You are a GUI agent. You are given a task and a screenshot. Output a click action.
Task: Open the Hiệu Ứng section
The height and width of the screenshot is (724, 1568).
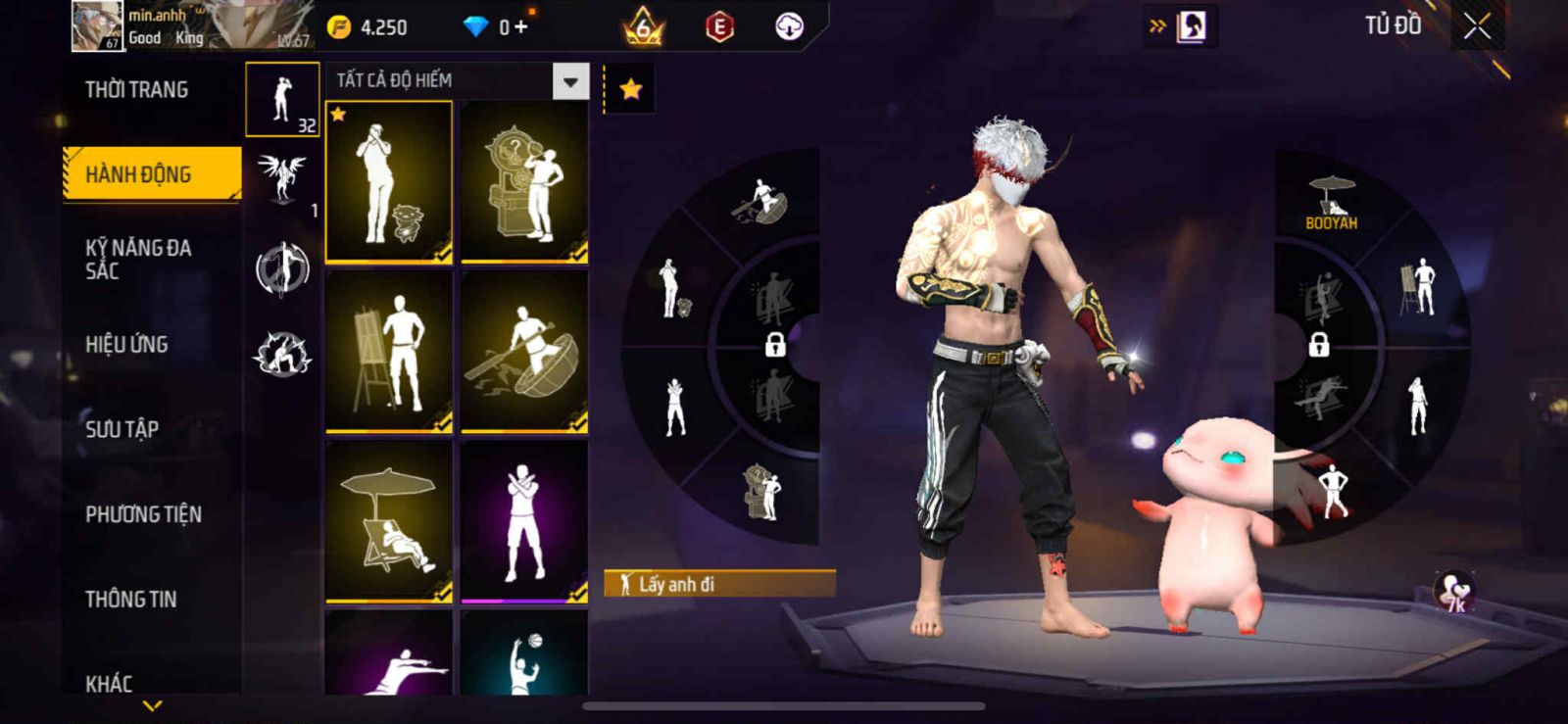click(x=126, y=344)
